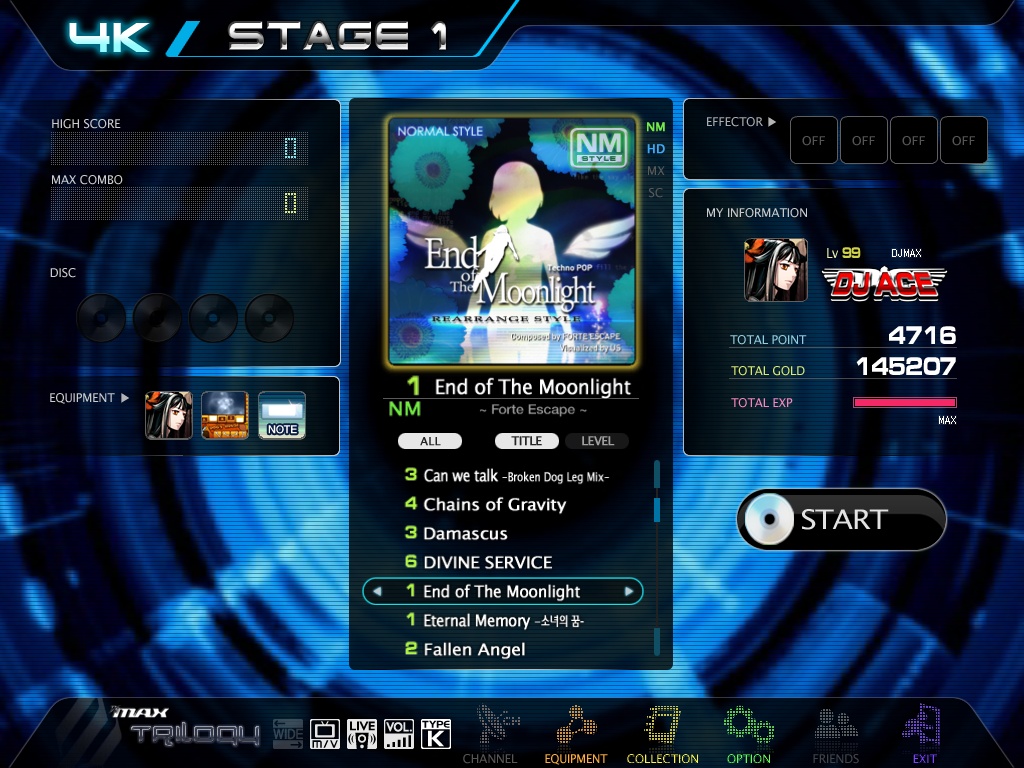1024x768 pixels.
Task: Exit the game via EXIT
Action: (x=924, y=735)
